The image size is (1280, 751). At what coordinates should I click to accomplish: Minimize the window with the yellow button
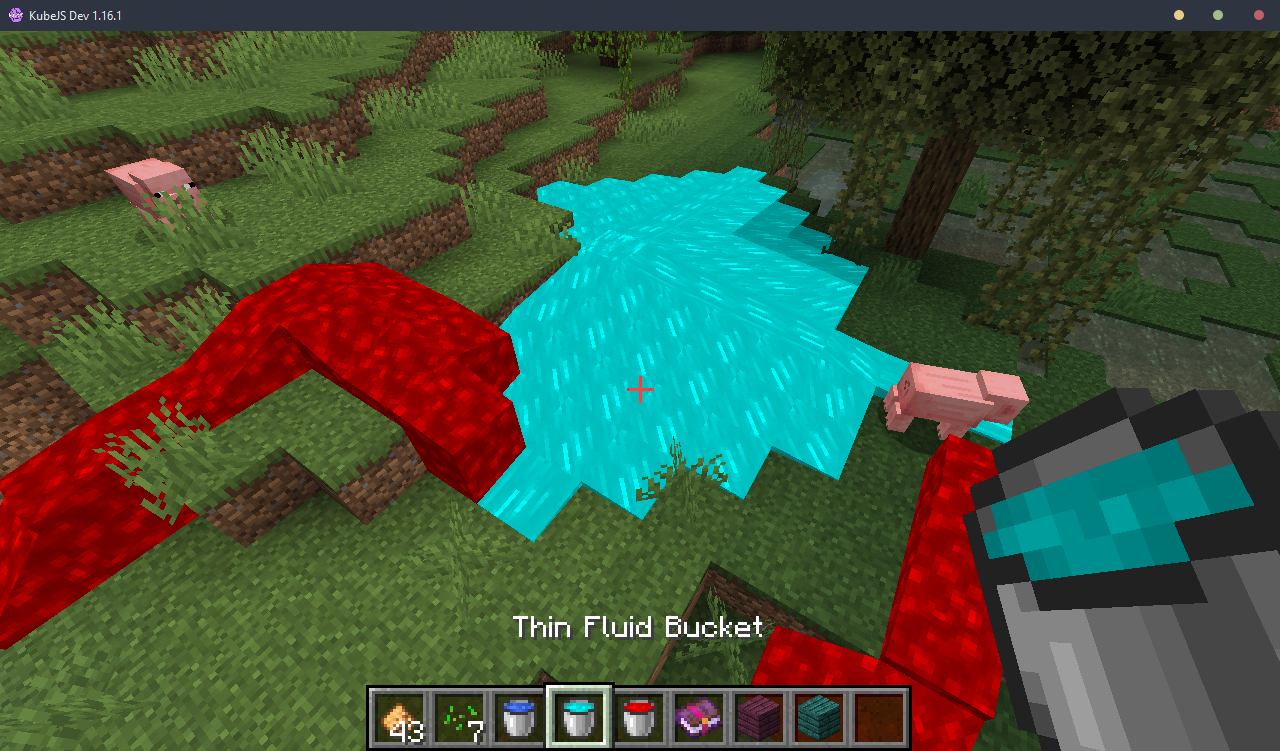[x=1179, y=15]
